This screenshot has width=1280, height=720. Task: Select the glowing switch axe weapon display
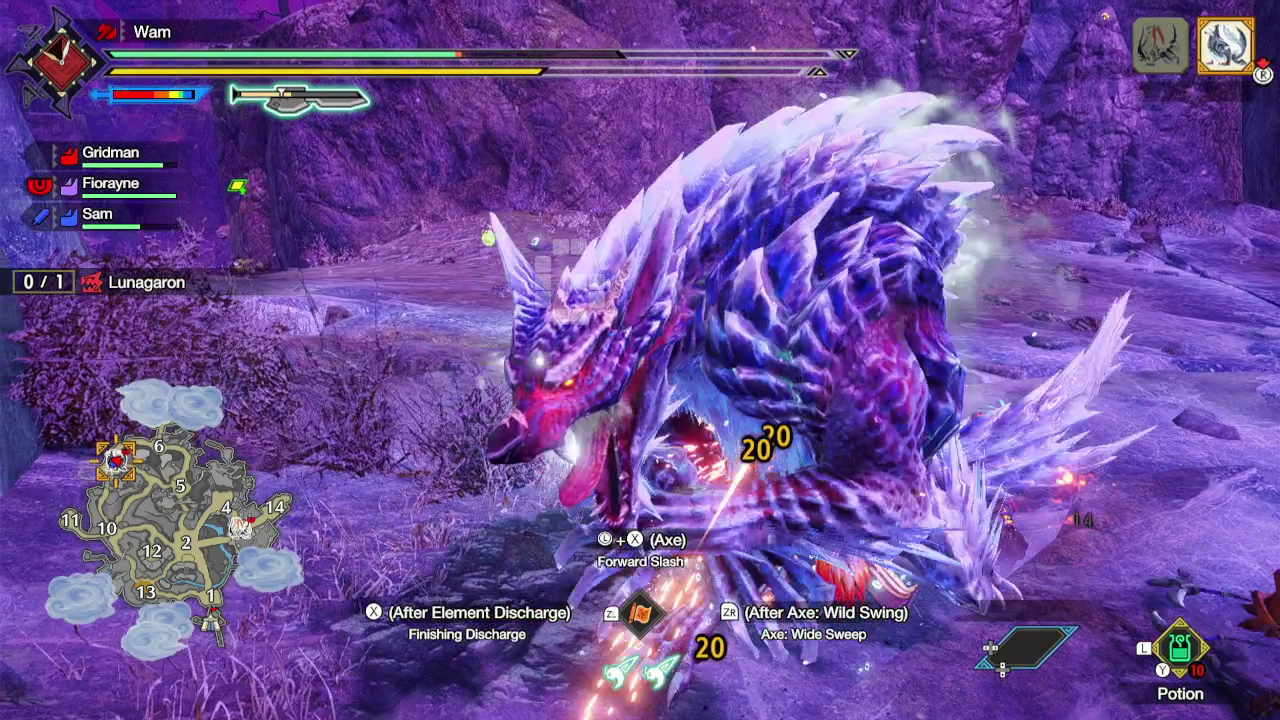295,100
